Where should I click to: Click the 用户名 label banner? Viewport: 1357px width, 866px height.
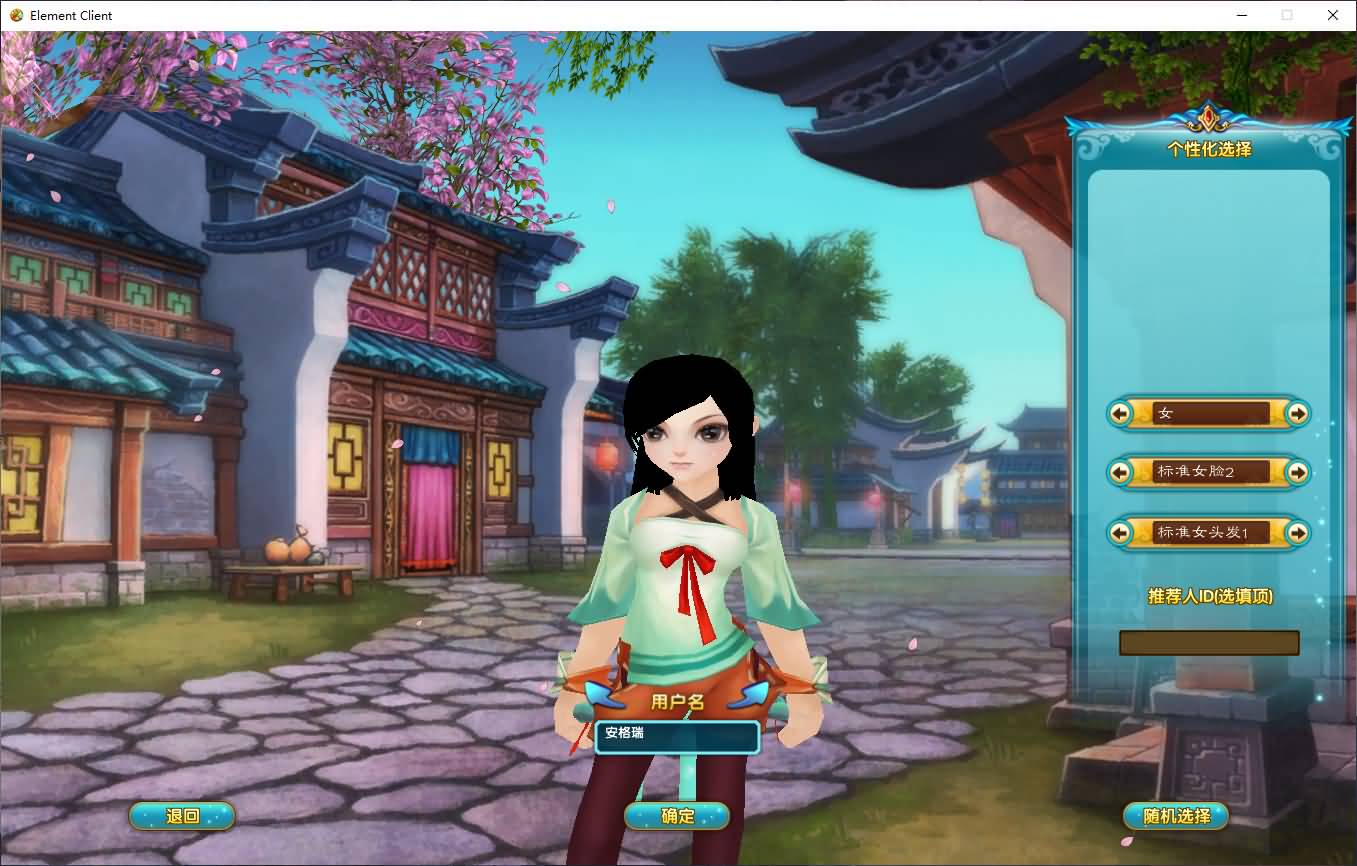click(676, 702)
